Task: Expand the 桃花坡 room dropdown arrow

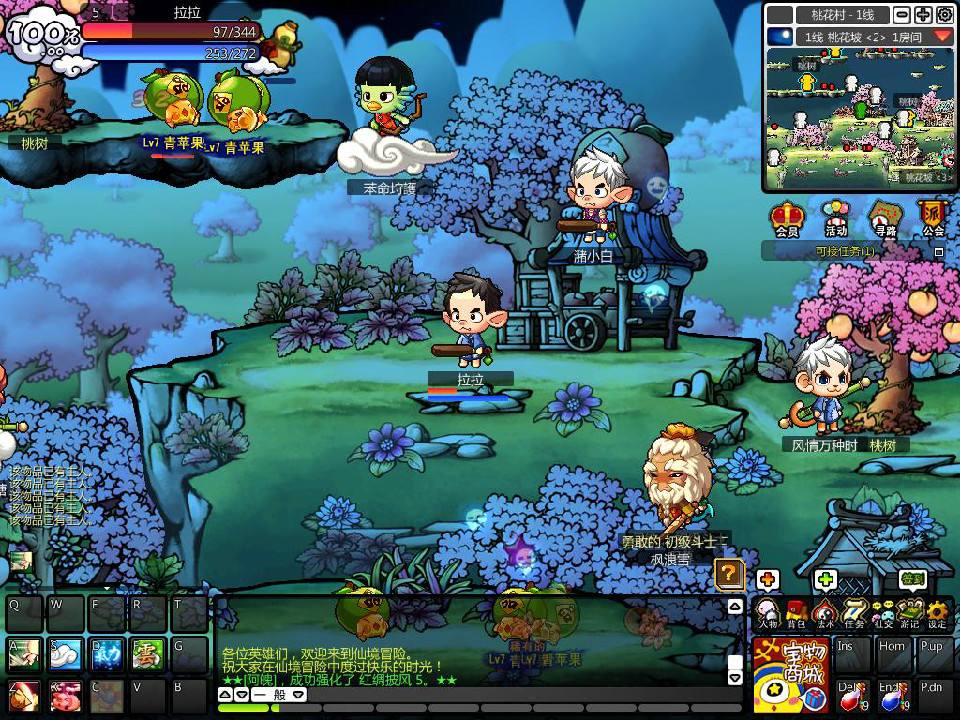Action: click(x=942, y=36)
